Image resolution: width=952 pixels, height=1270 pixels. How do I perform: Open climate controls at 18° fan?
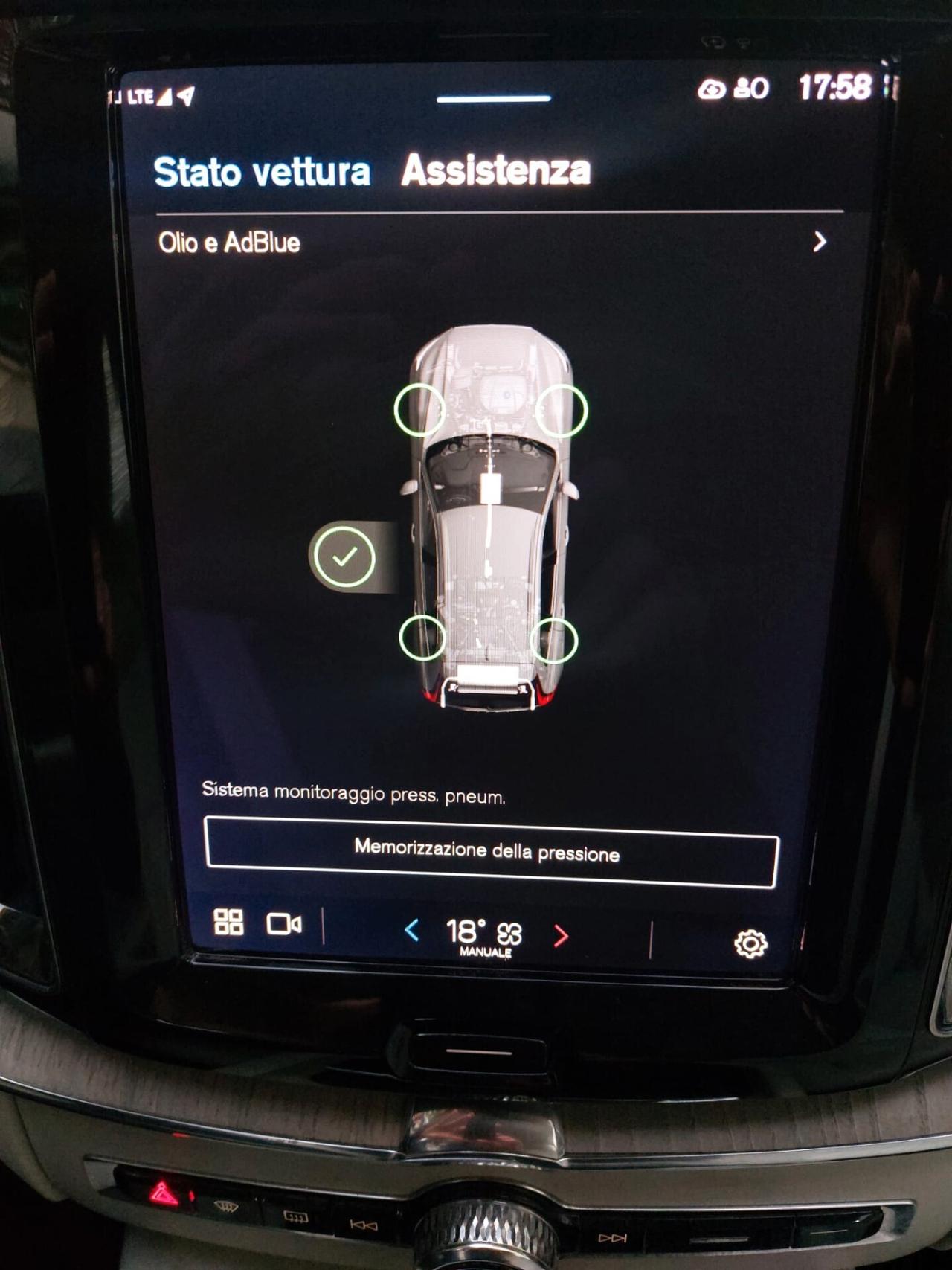(484, 934)
